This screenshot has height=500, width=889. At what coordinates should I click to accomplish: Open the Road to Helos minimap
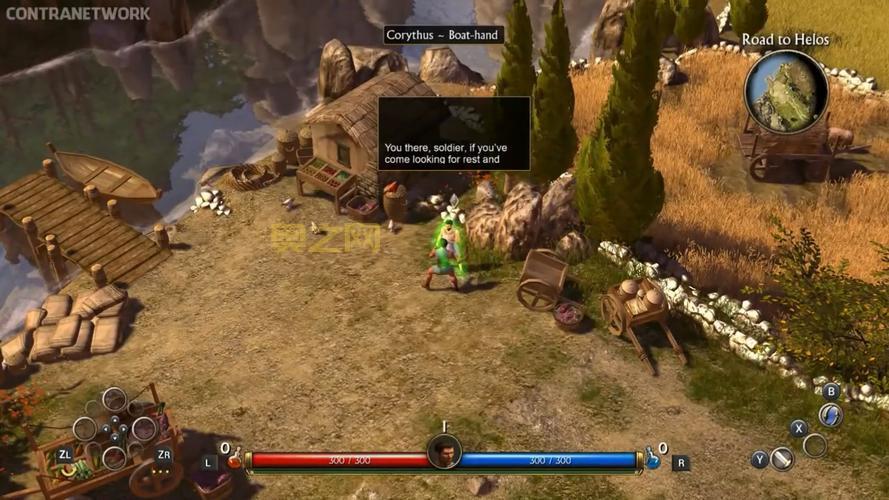click(x=786, y=90)
